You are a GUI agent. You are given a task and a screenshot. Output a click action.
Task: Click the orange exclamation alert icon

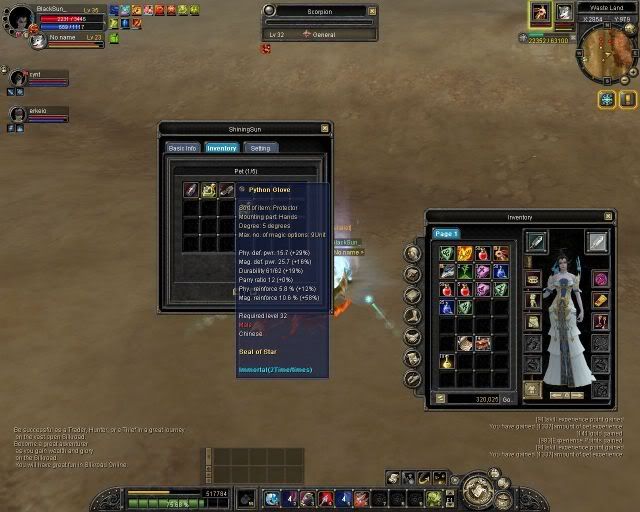click(x=627, y=100)
